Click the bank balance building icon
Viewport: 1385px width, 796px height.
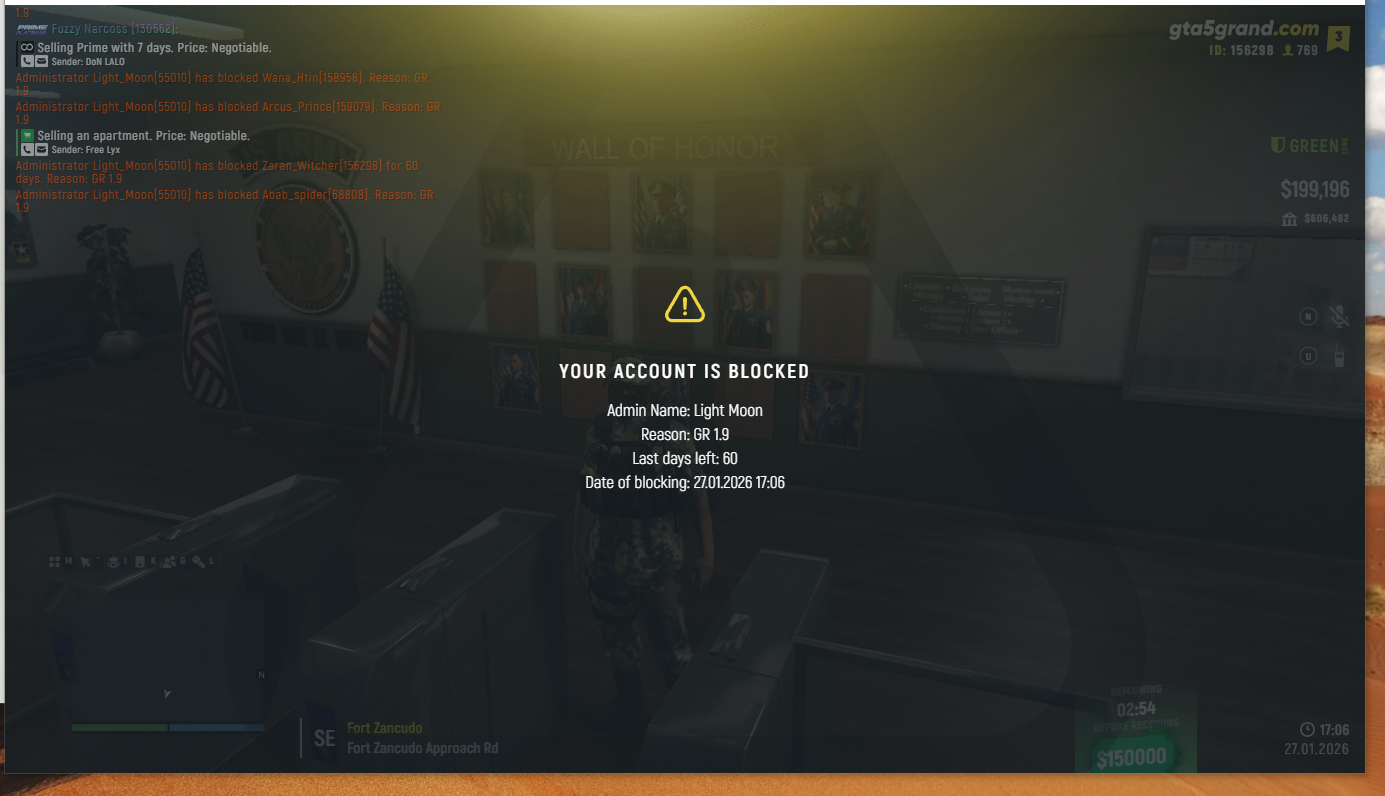[1290, 219]
